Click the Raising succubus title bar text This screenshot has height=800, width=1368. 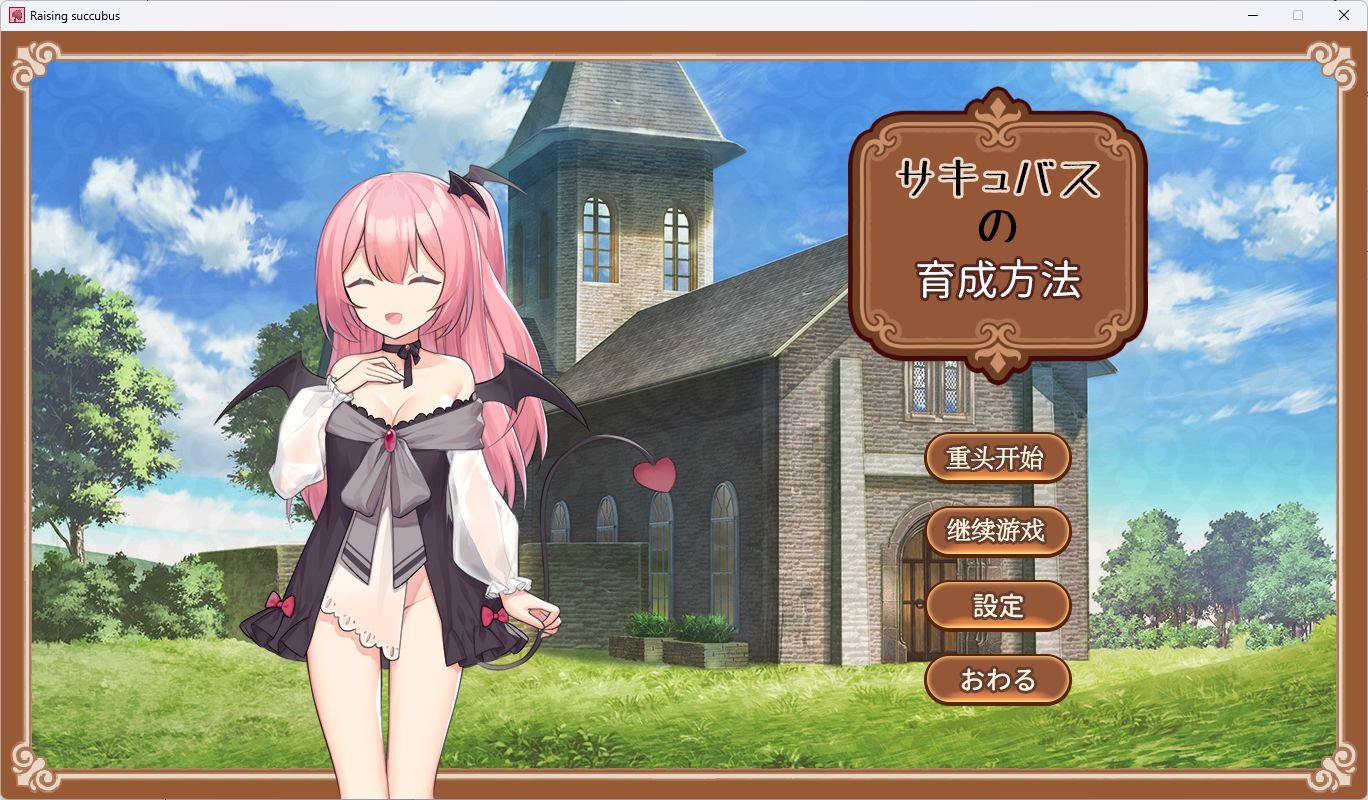(75, 15)
